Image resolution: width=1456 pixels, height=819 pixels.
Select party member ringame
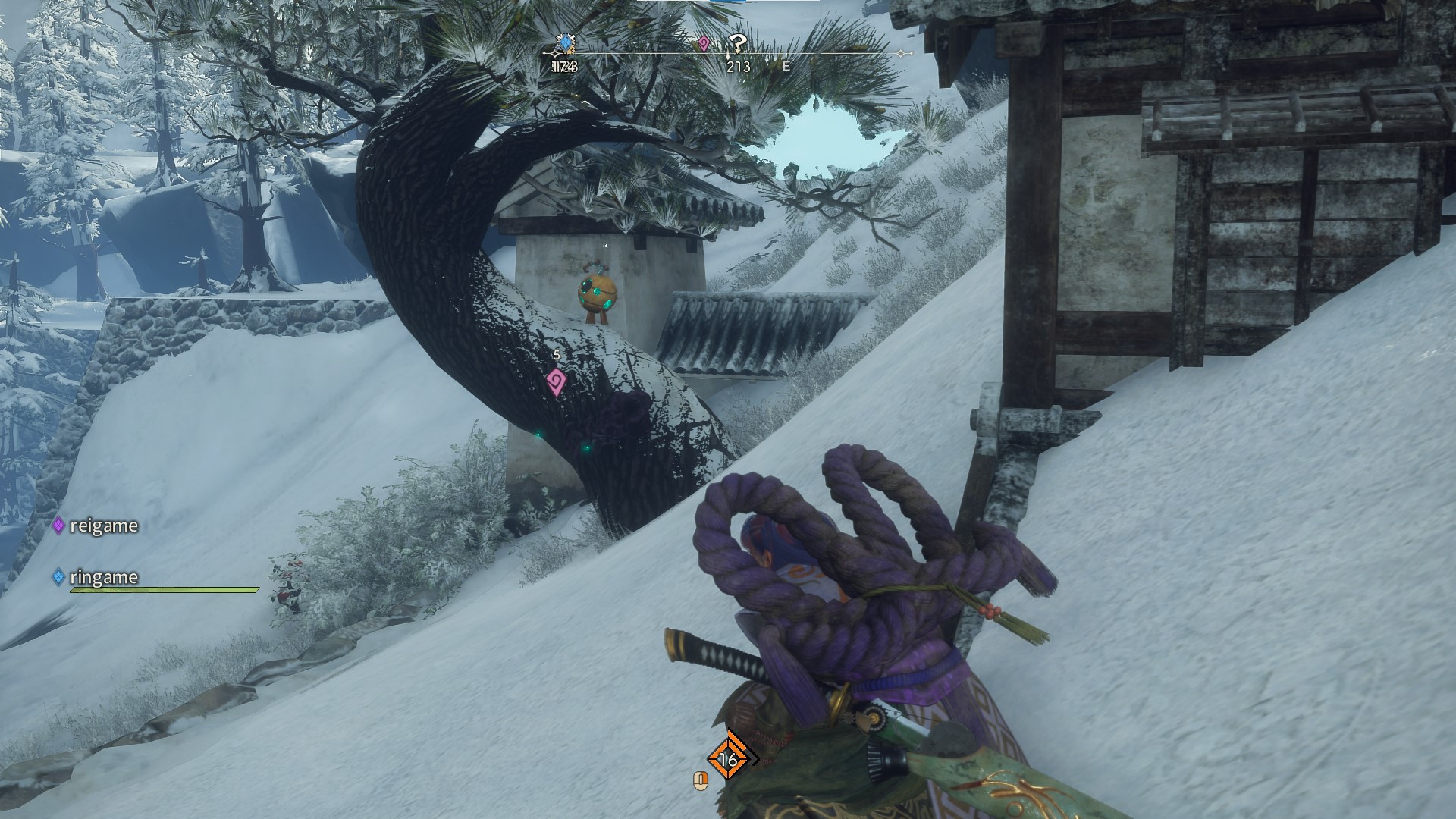(x=103, y=577)
